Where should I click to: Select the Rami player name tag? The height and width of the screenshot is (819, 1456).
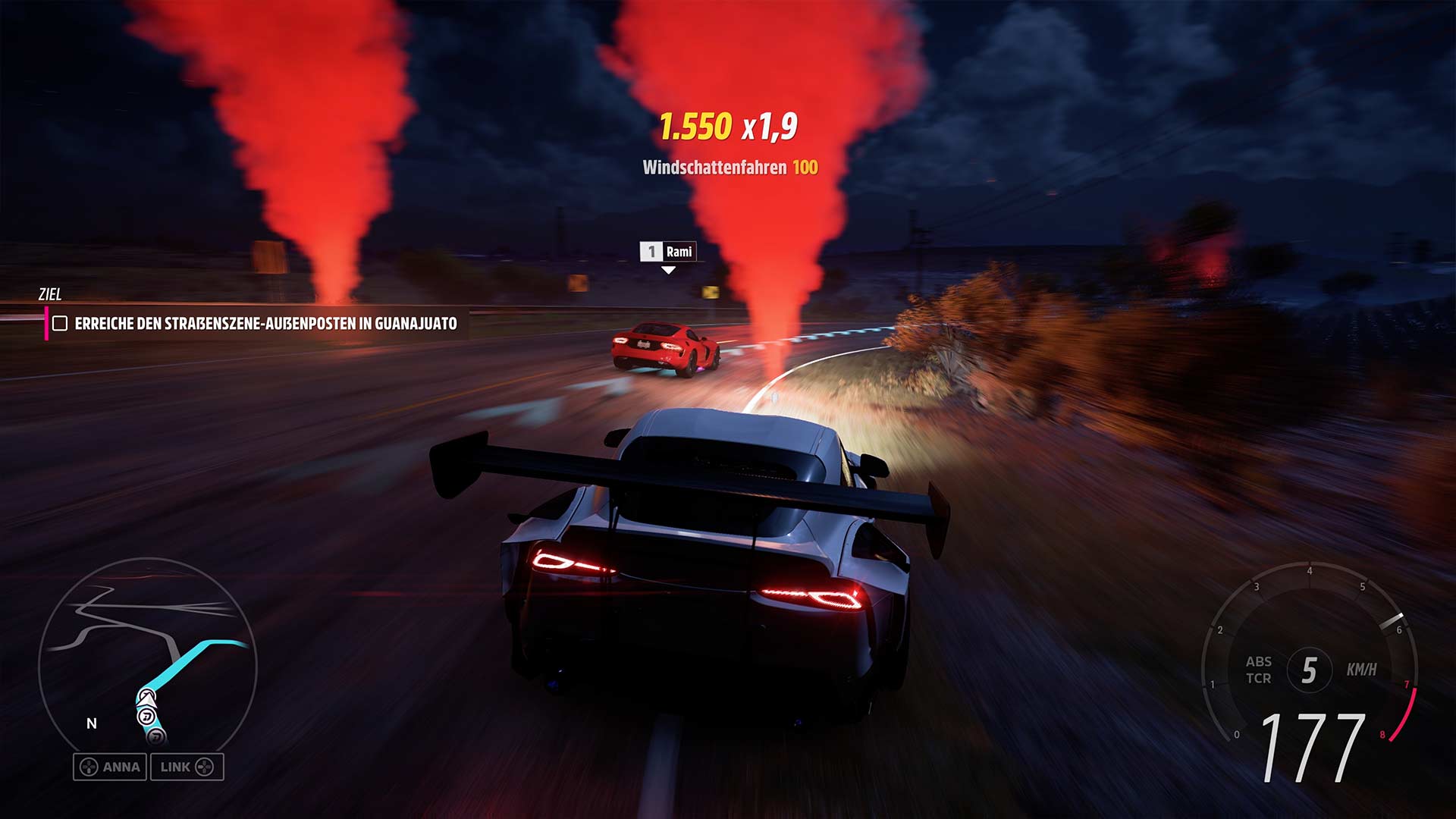[668, 252]
